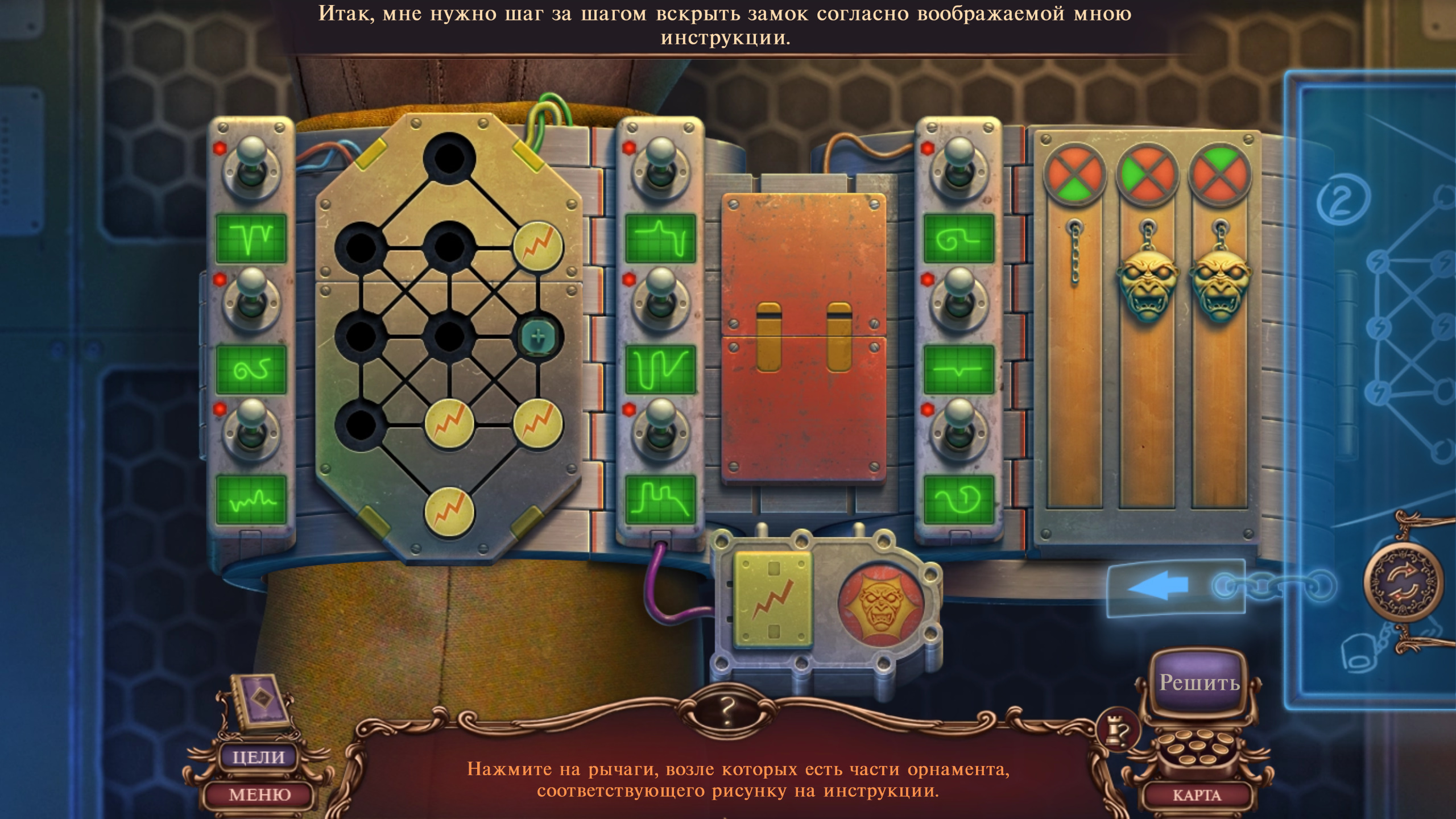Click the Решить solve button
Screen dimensions: 1456x819
click(x=1199, y=682)
